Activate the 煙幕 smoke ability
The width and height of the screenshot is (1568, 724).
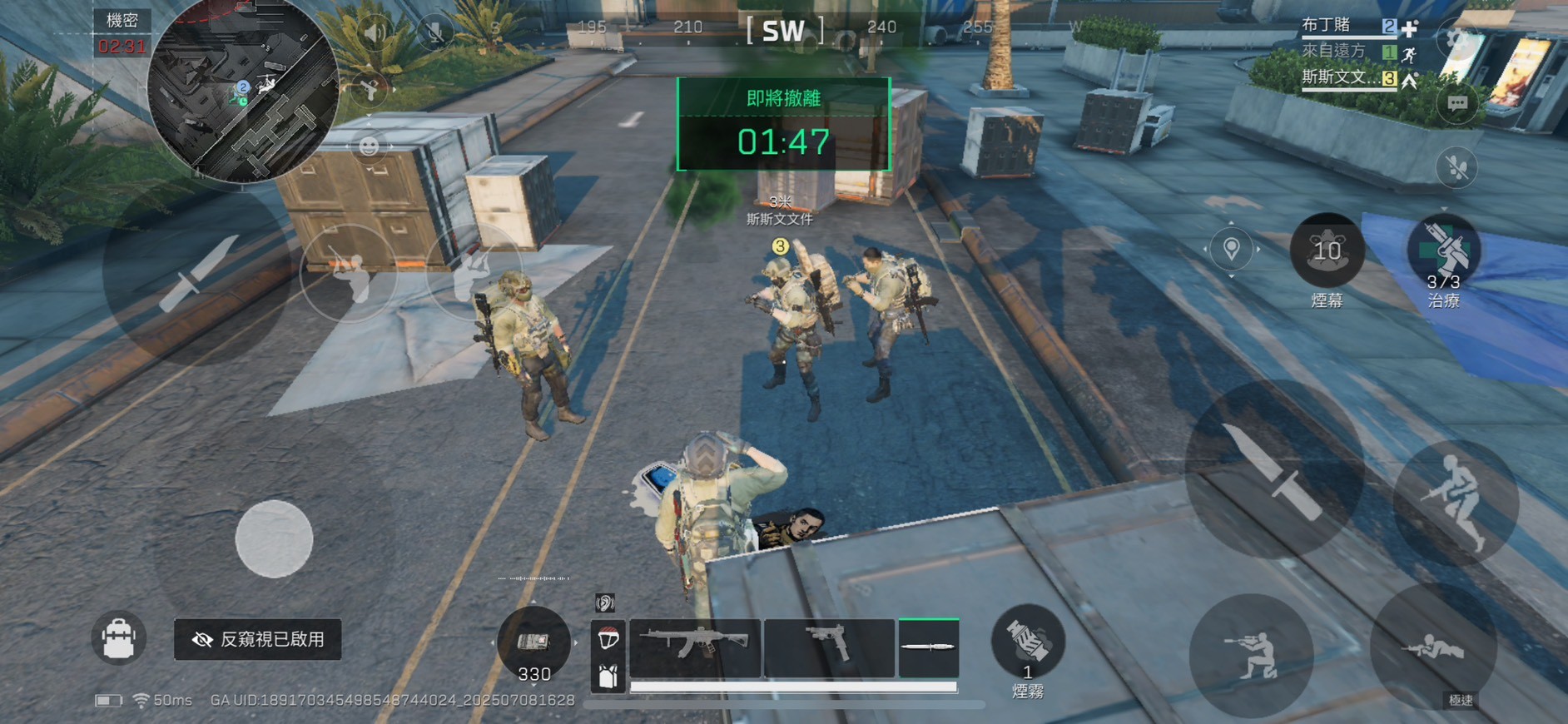1327,250
